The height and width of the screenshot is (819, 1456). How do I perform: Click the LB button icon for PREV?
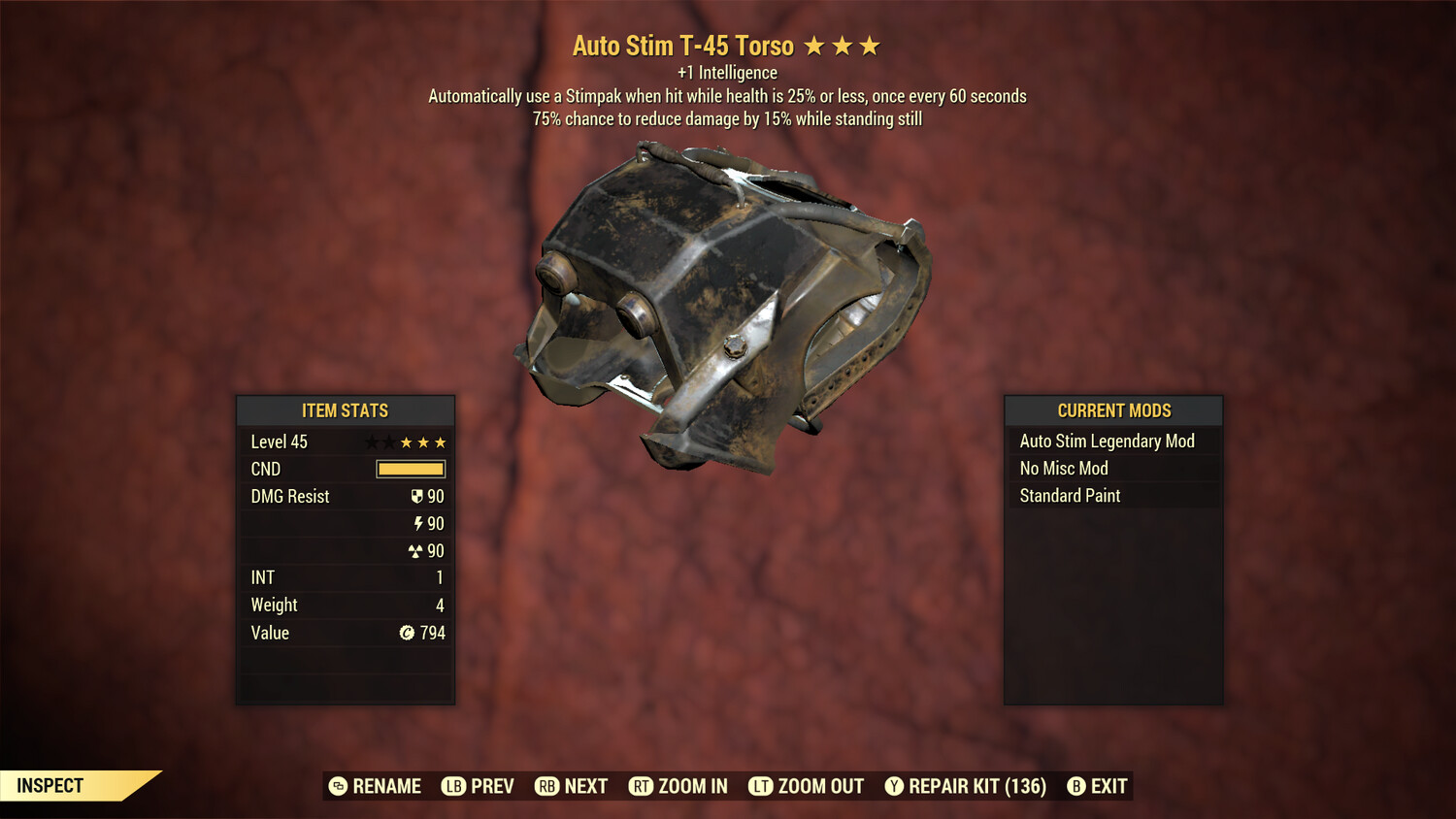[452, 786]
